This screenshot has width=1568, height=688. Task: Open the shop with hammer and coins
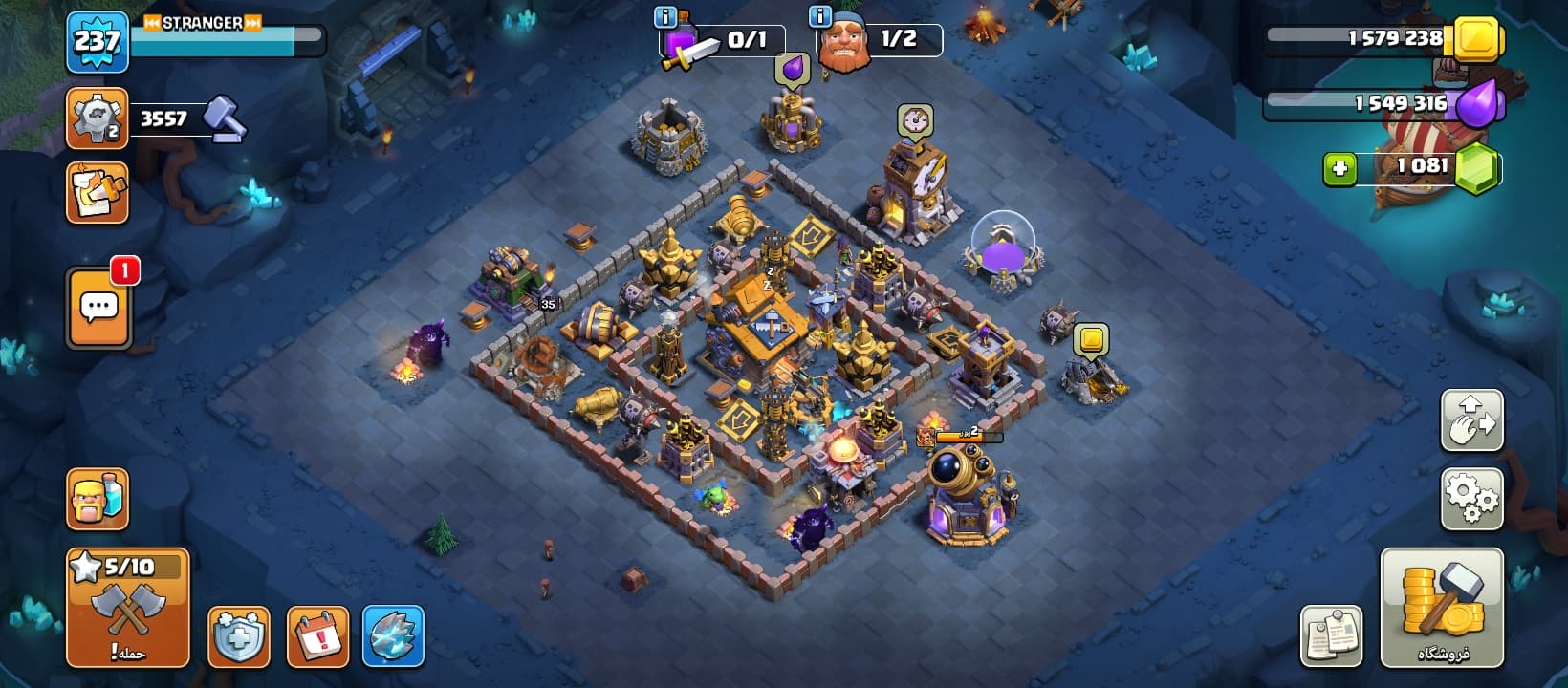pos(1442,608)
